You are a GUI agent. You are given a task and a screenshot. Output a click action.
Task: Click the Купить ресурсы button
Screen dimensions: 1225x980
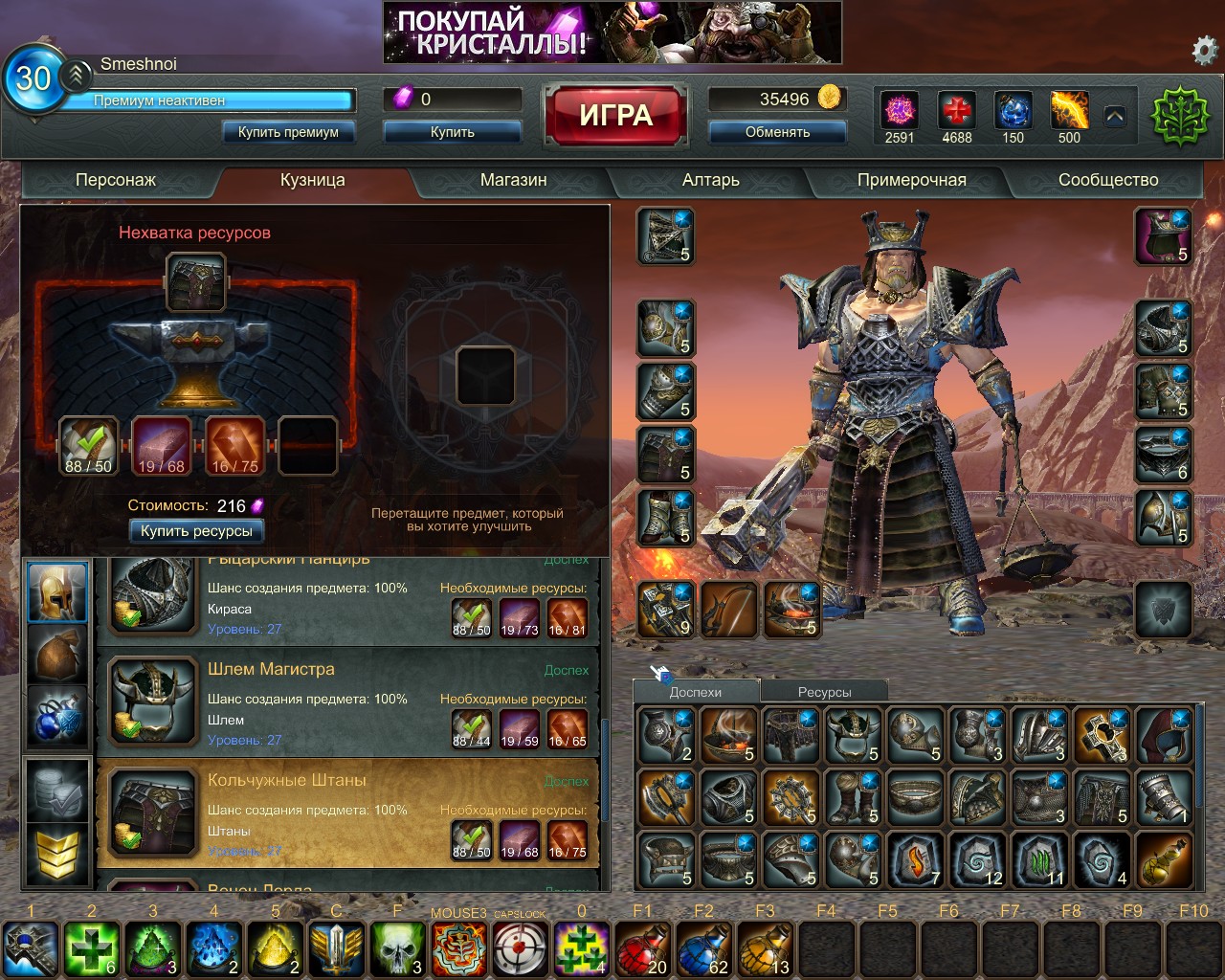(196, 531)
